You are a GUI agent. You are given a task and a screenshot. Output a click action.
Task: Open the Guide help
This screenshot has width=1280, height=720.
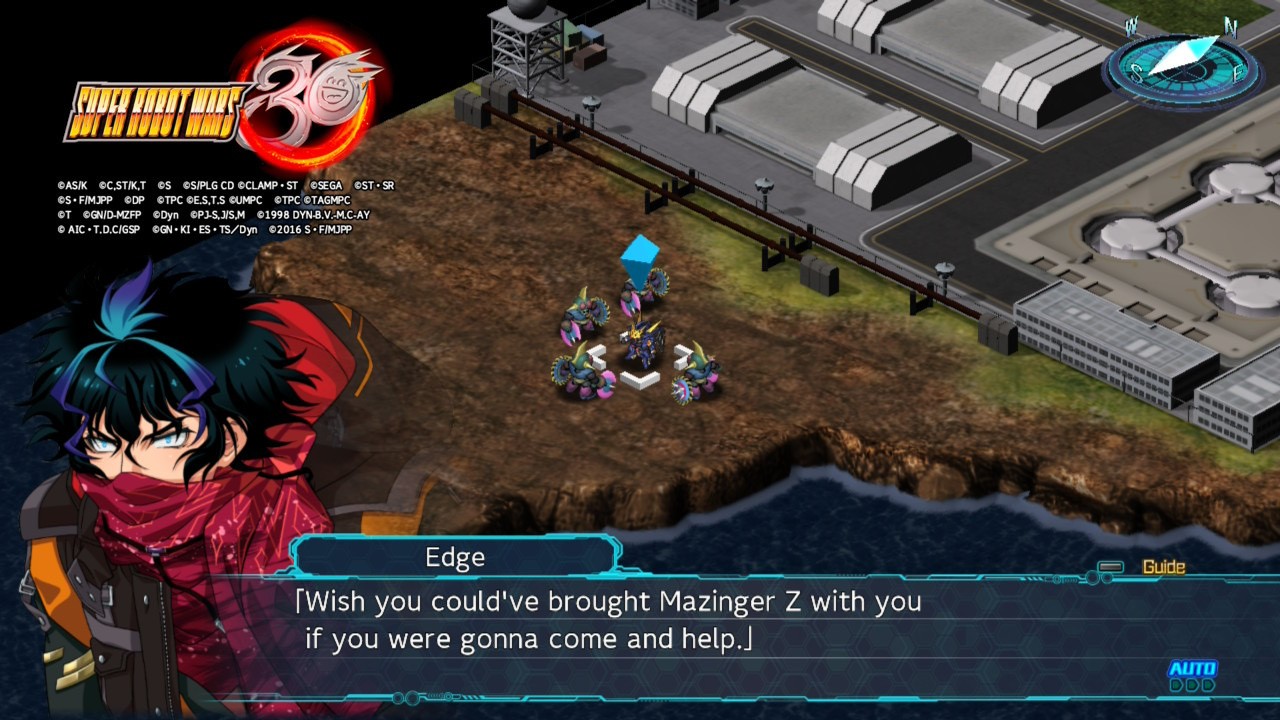click(1162, 567)
